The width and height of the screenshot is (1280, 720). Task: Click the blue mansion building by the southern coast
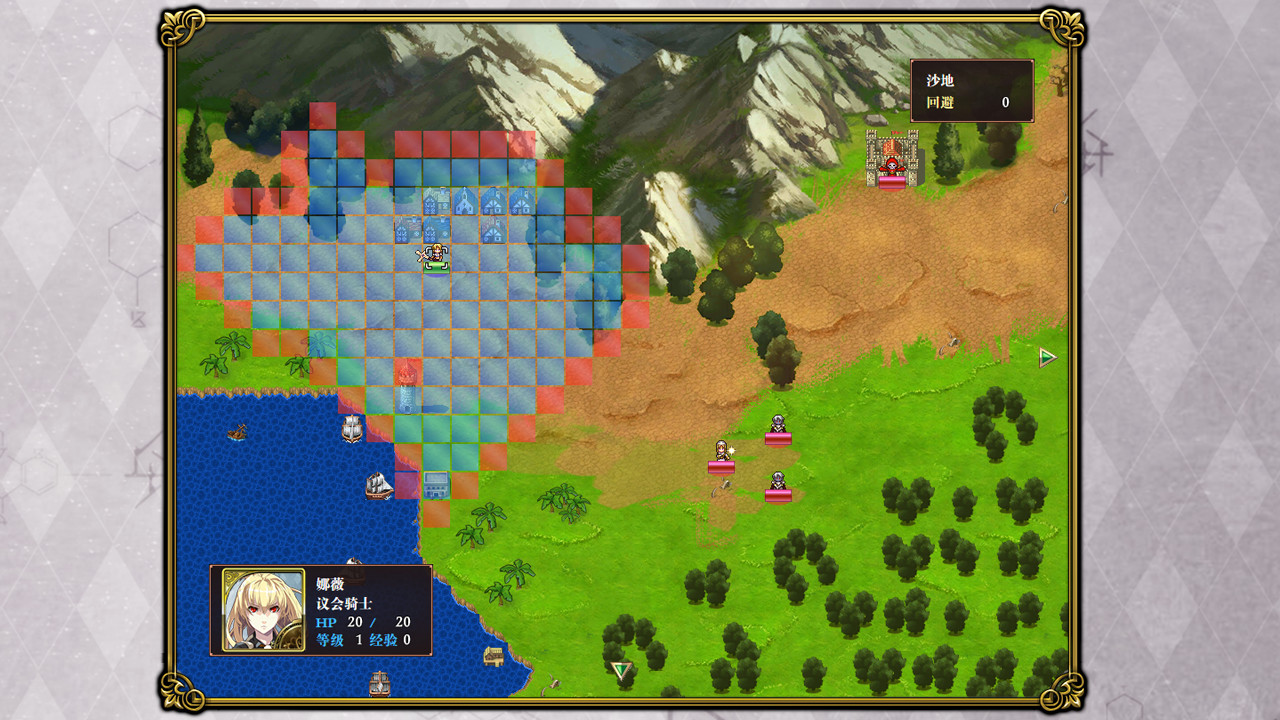435,485
